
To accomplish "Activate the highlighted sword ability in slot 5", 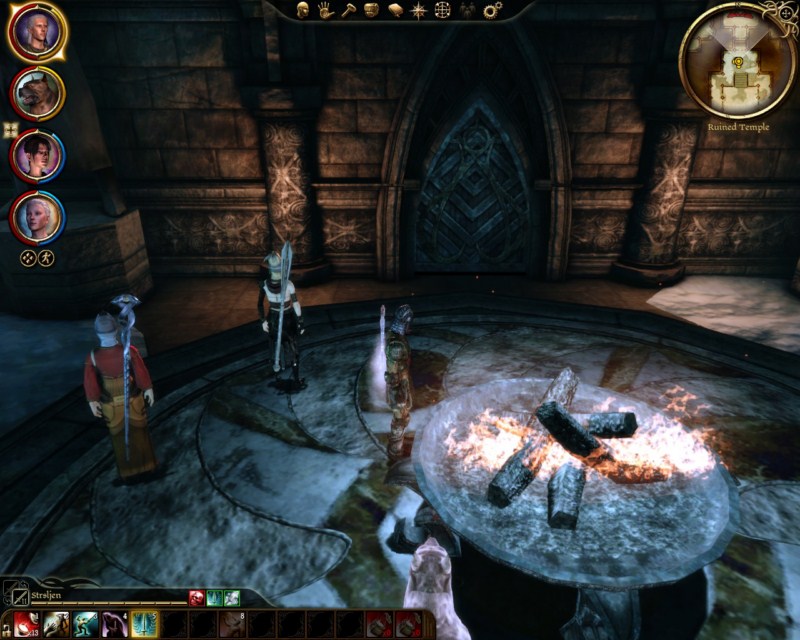I will 145,625.
